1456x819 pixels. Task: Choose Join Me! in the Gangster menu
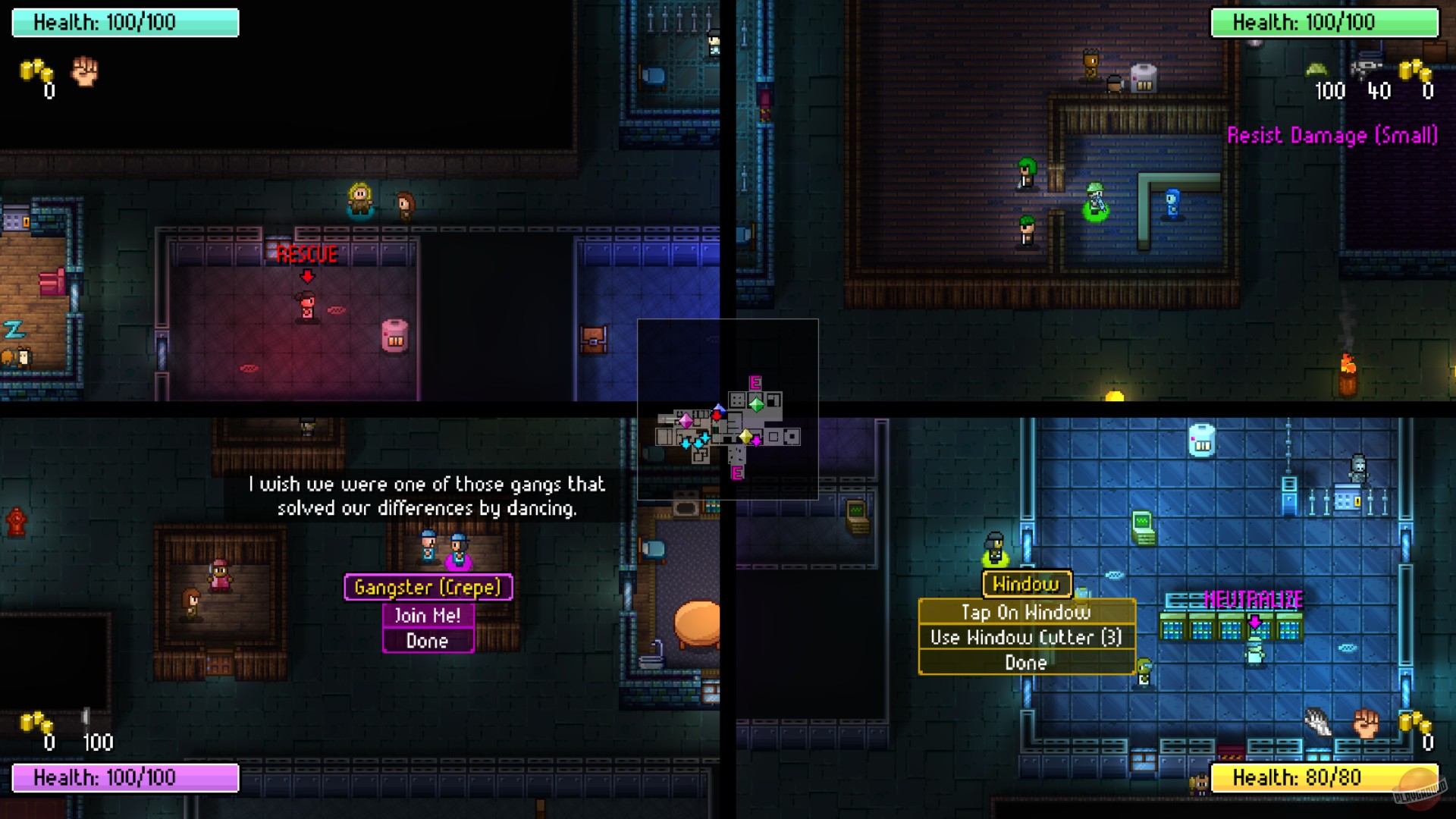(x=427, y=616)
